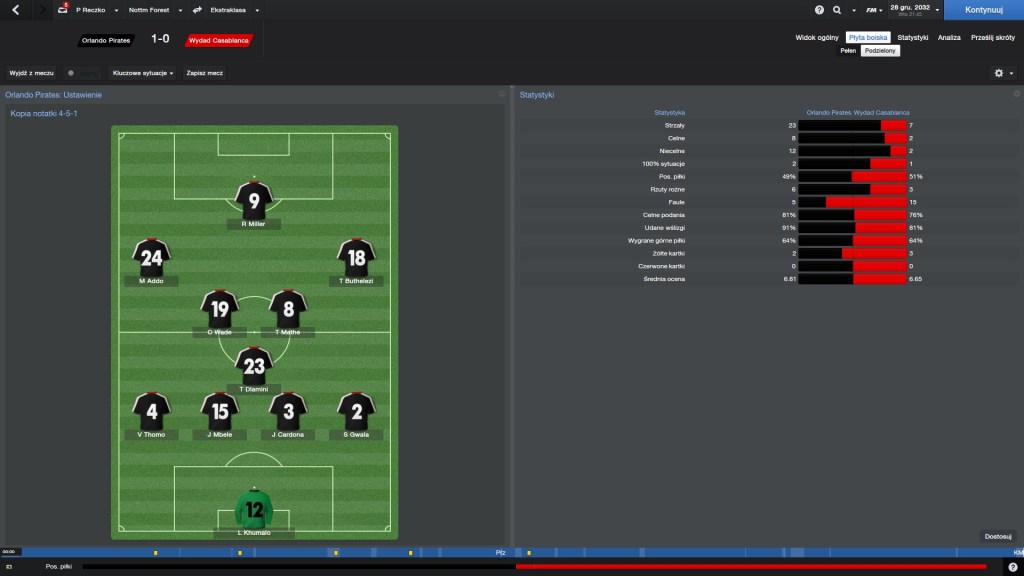Click the Dostosuj button
The height and width of the screenshot is (576, 1024).
[x=998, y=536]
